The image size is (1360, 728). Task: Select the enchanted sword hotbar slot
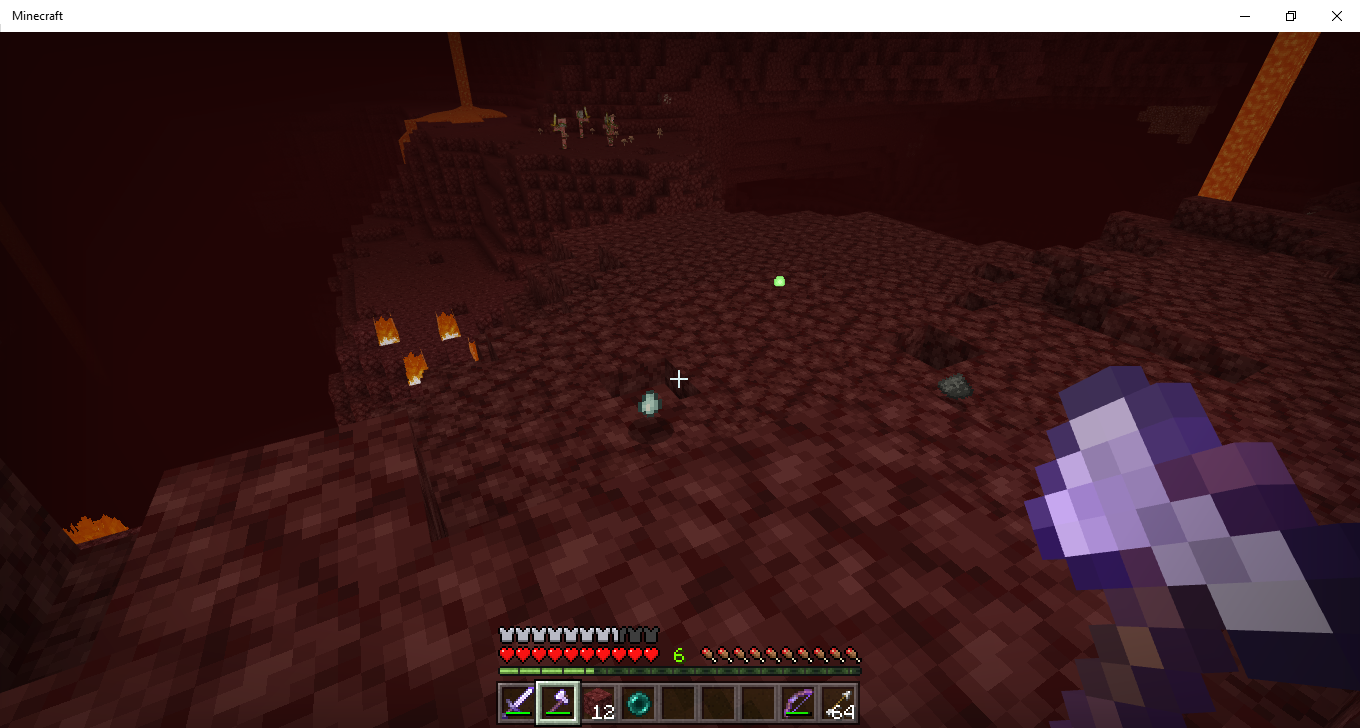[x=518, y=703]
